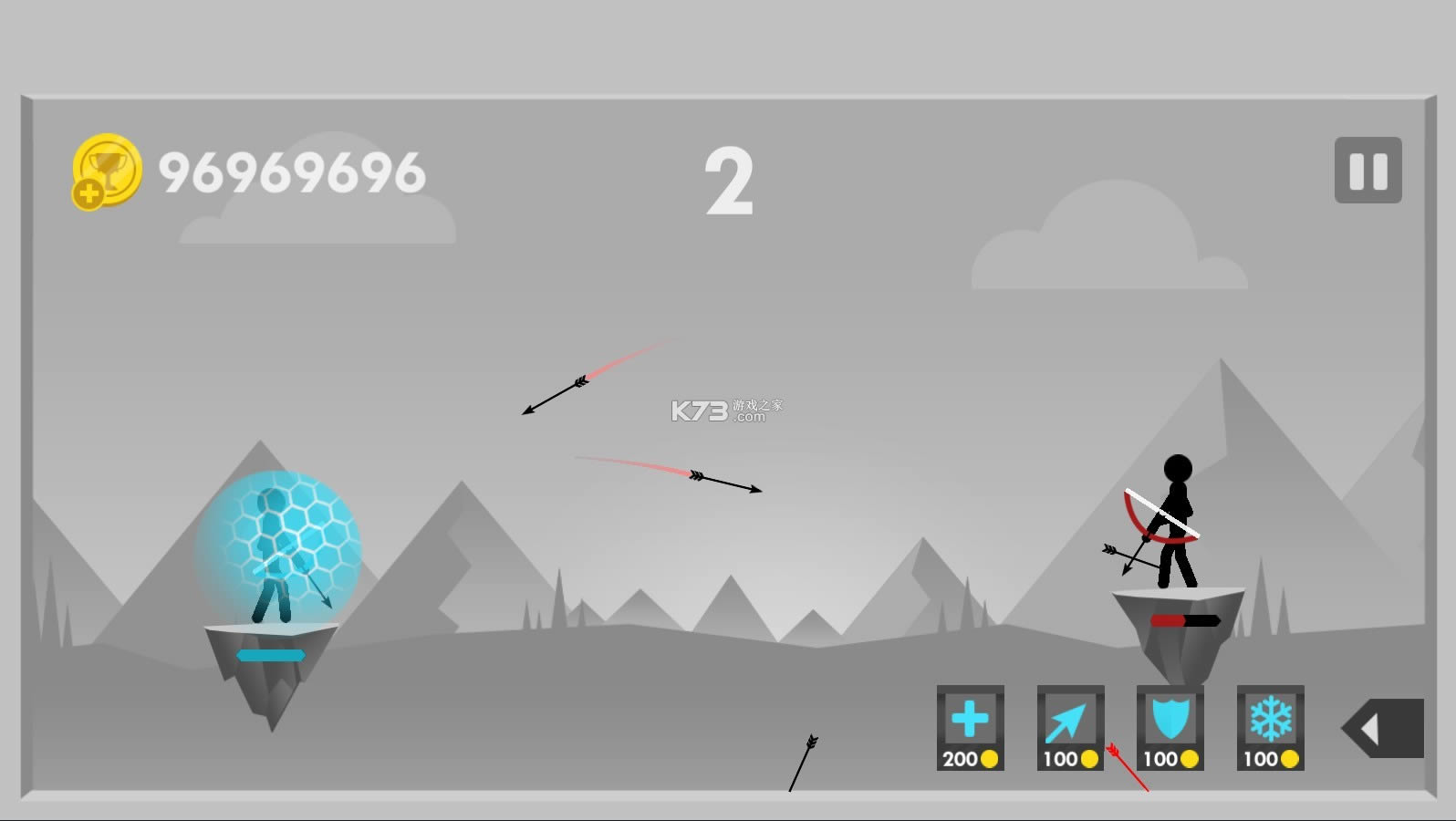This screenshot has width=1456, height=821.
Task: Purchase the health refill power-up for 200 coins
Action: (970, 730)
